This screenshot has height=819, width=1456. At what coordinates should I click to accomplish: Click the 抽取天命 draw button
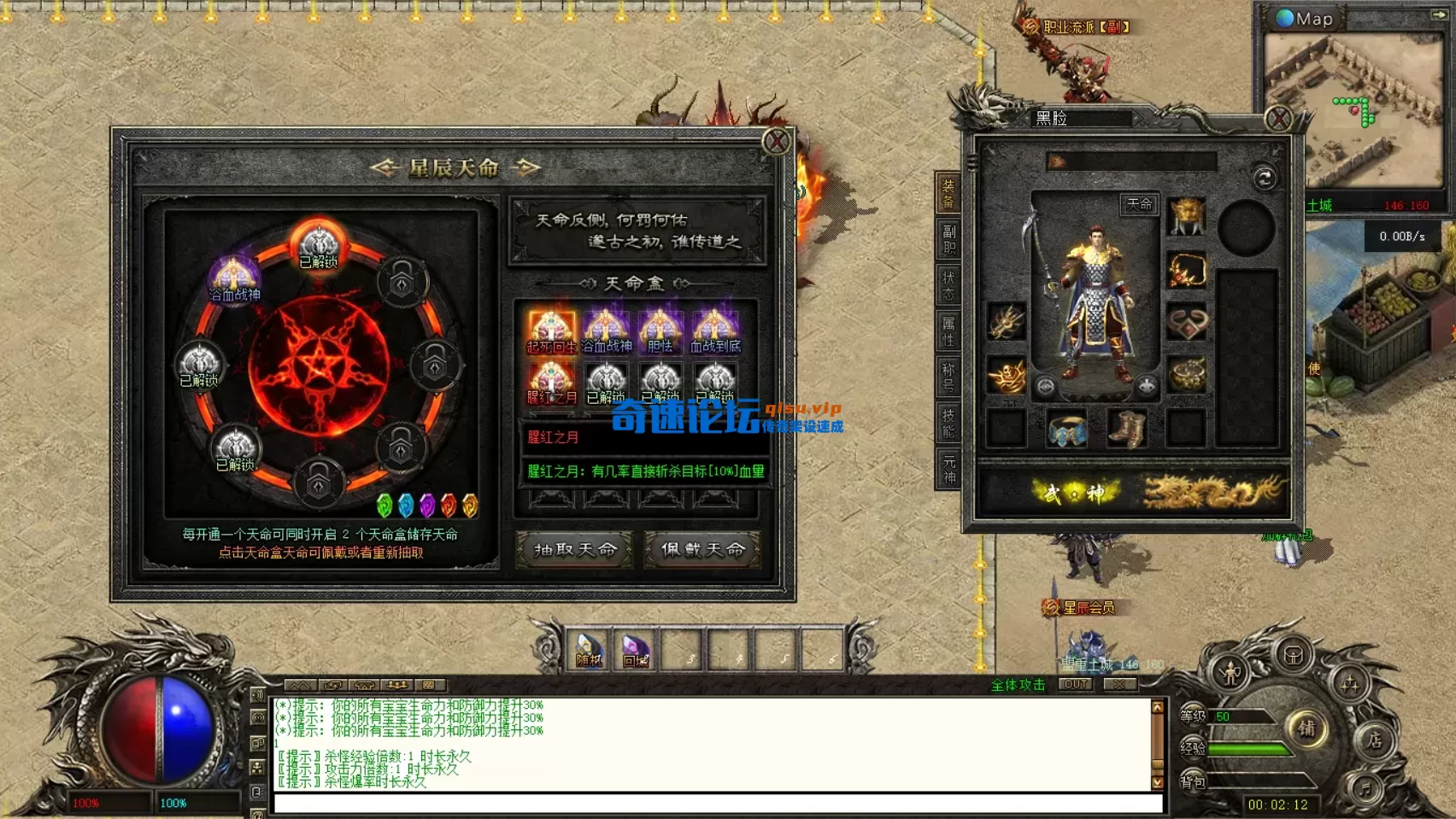coord(574,549)
